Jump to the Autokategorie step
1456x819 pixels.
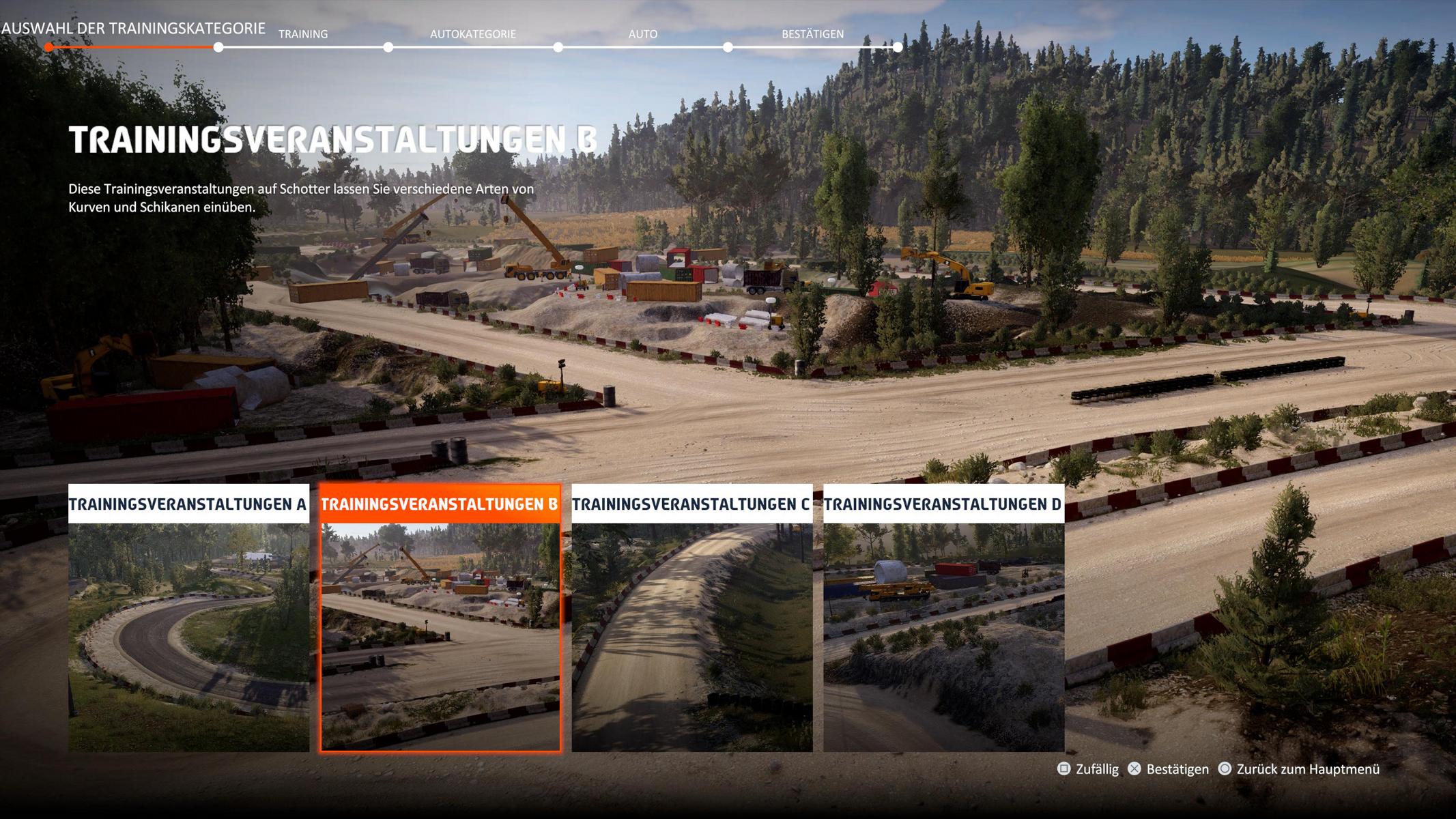[472, 34]
